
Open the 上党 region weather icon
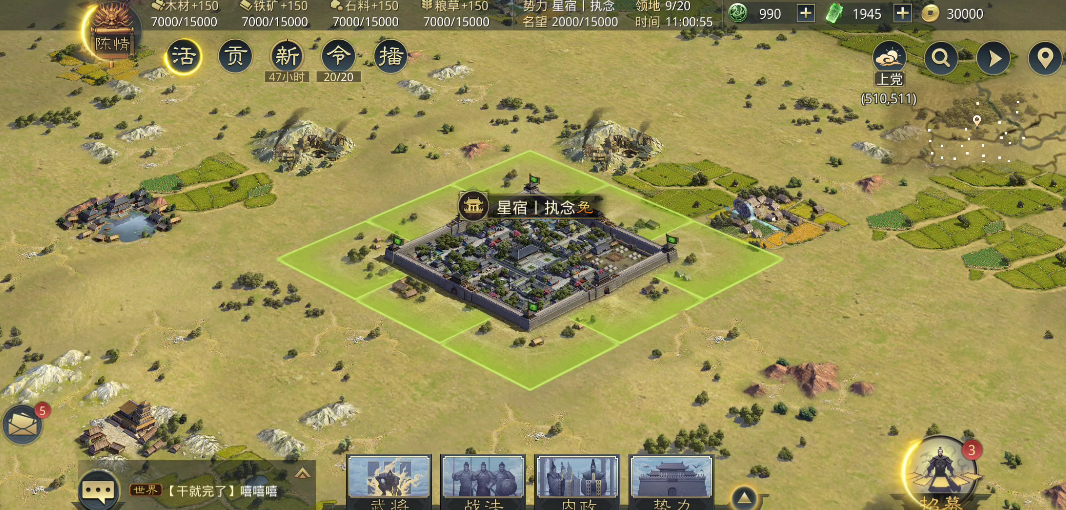tap(889, 57)
